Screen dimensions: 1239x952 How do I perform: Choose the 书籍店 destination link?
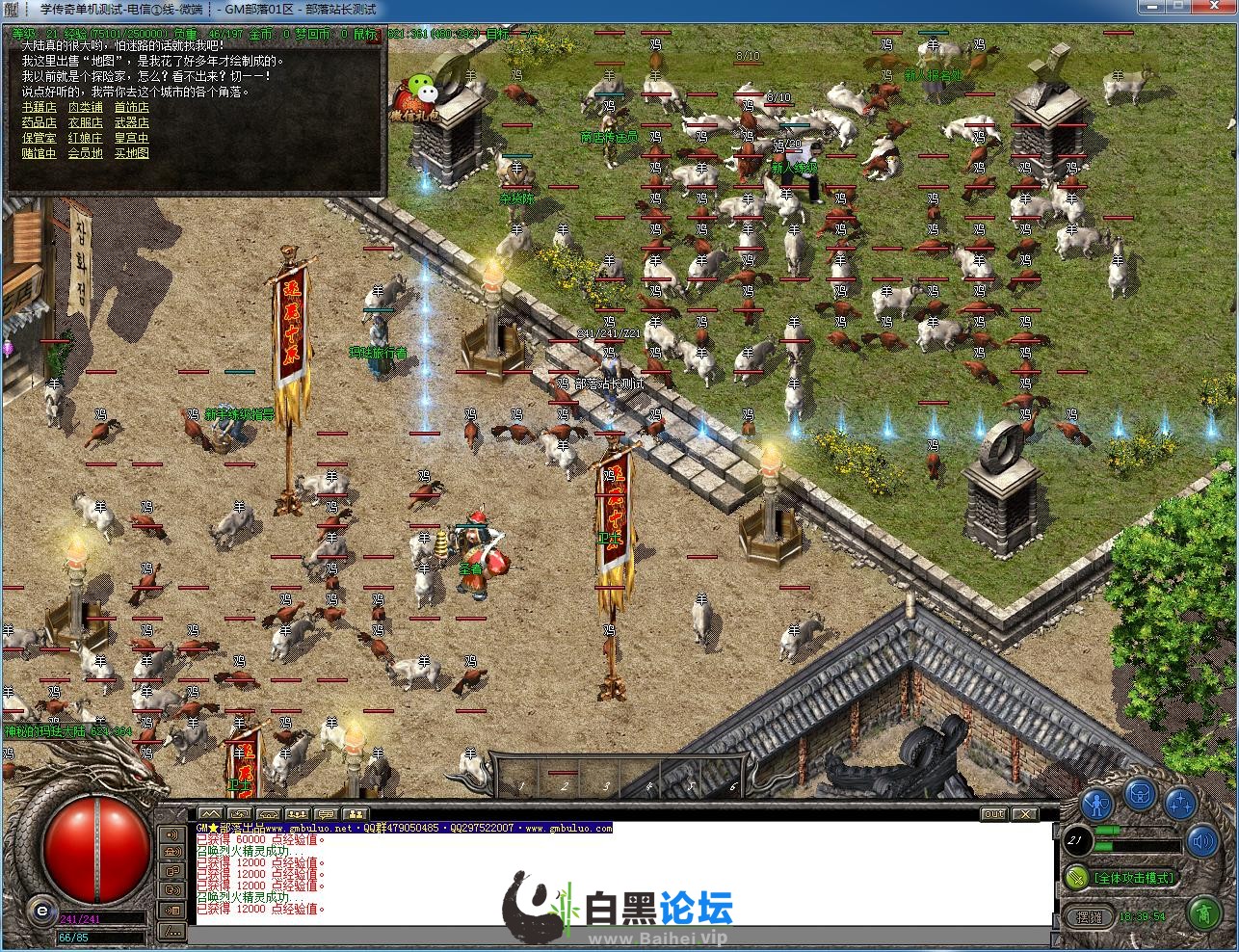tap(39, 108)
